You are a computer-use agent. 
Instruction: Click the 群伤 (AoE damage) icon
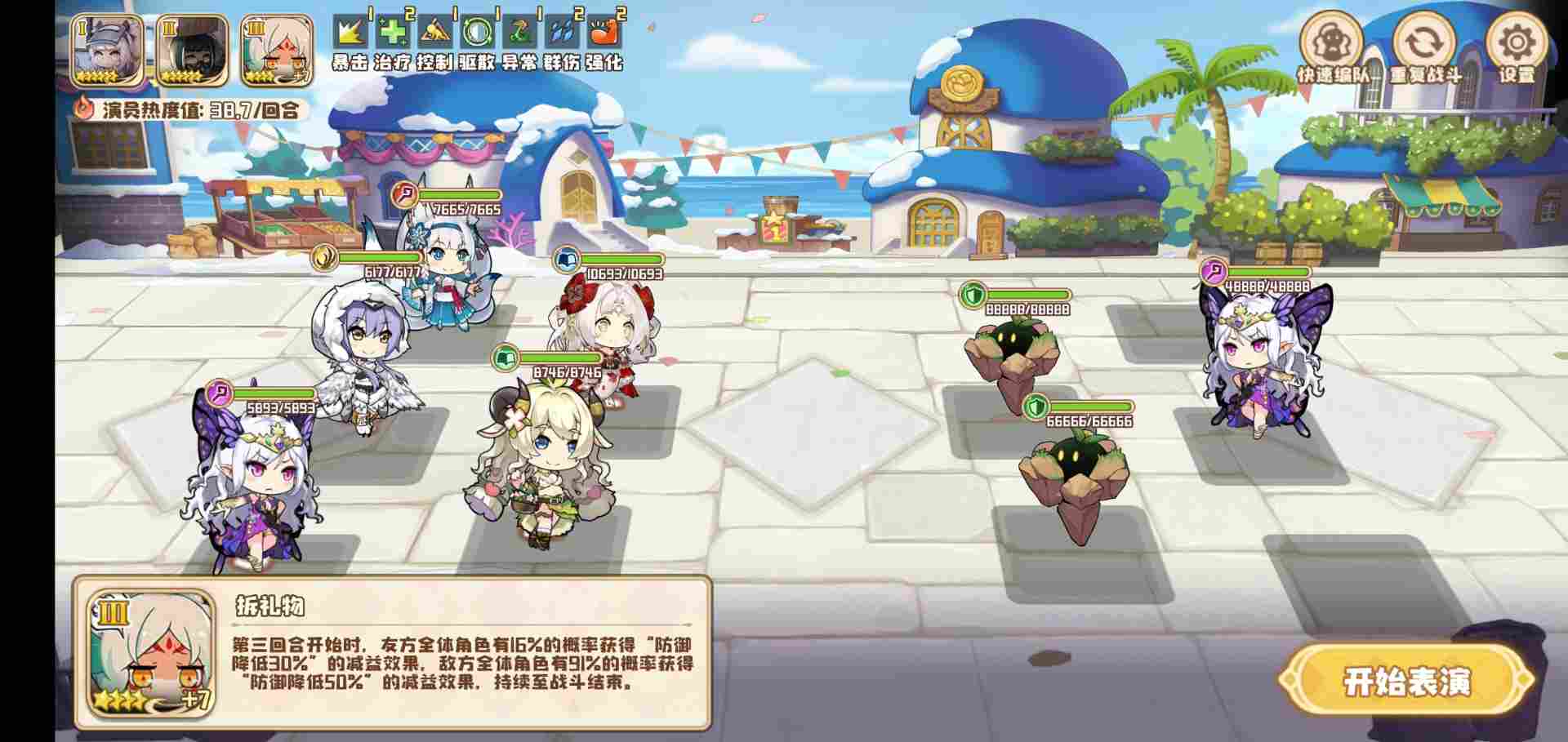563,33
